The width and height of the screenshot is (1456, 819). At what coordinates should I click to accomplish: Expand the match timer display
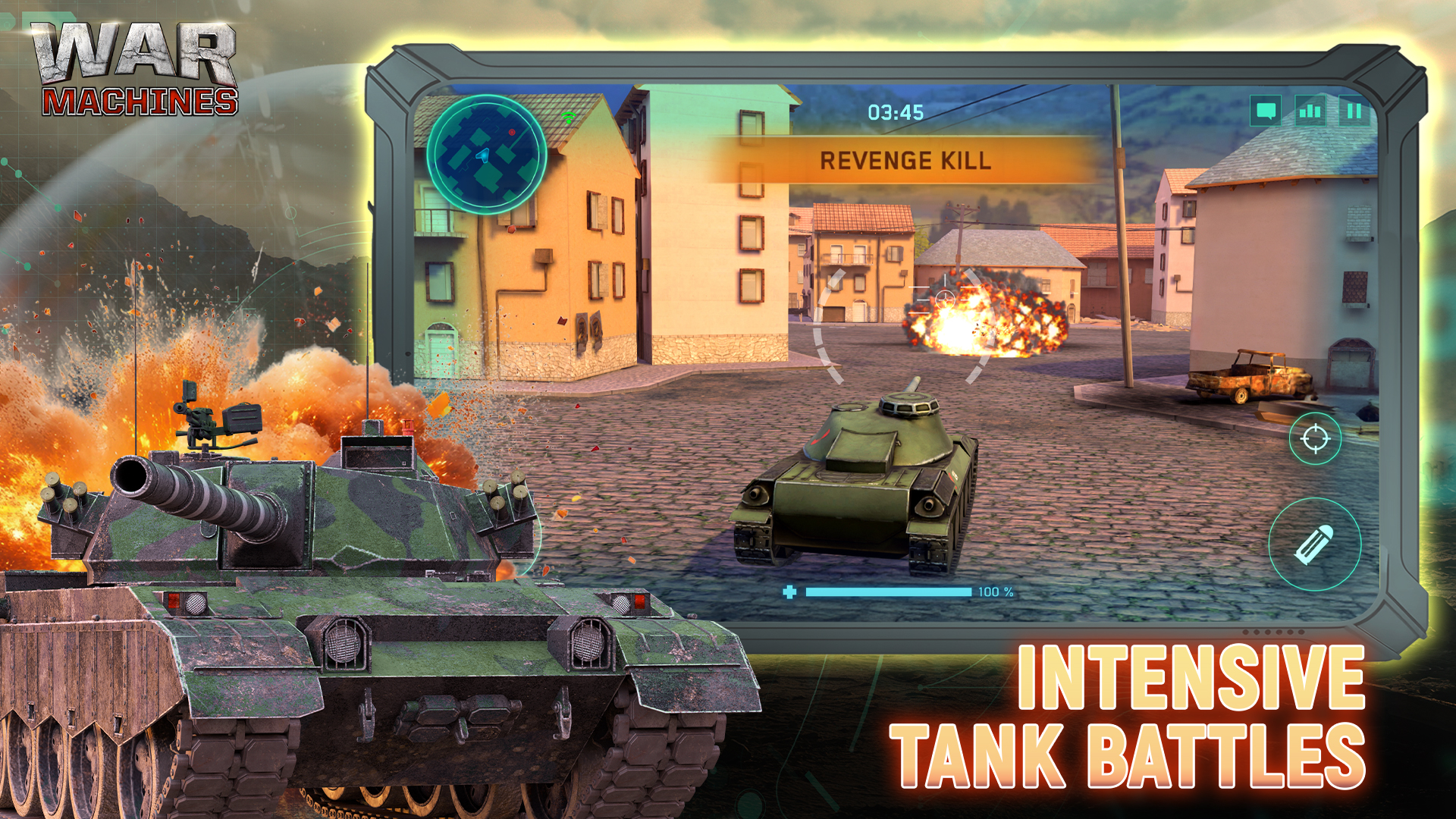tap(896, 112)
